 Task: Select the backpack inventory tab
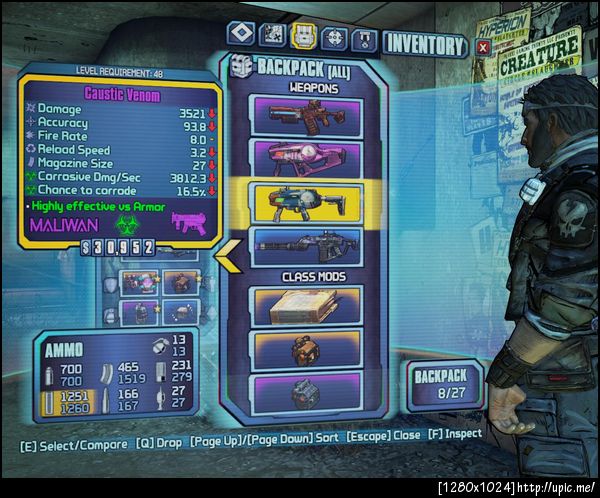pos(303,37)
